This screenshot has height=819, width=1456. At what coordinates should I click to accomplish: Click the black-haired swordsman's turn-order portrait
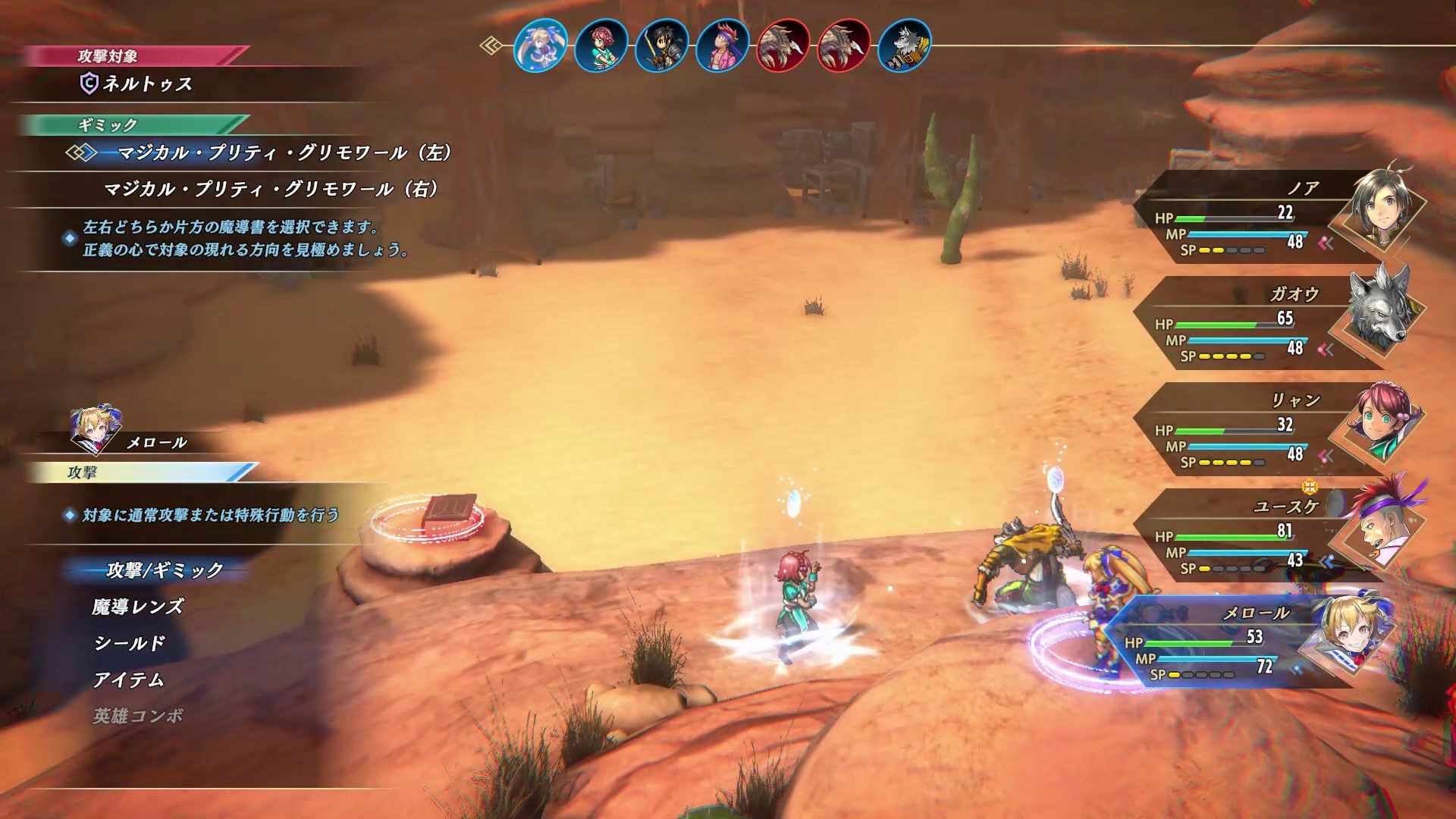[661, 45]
